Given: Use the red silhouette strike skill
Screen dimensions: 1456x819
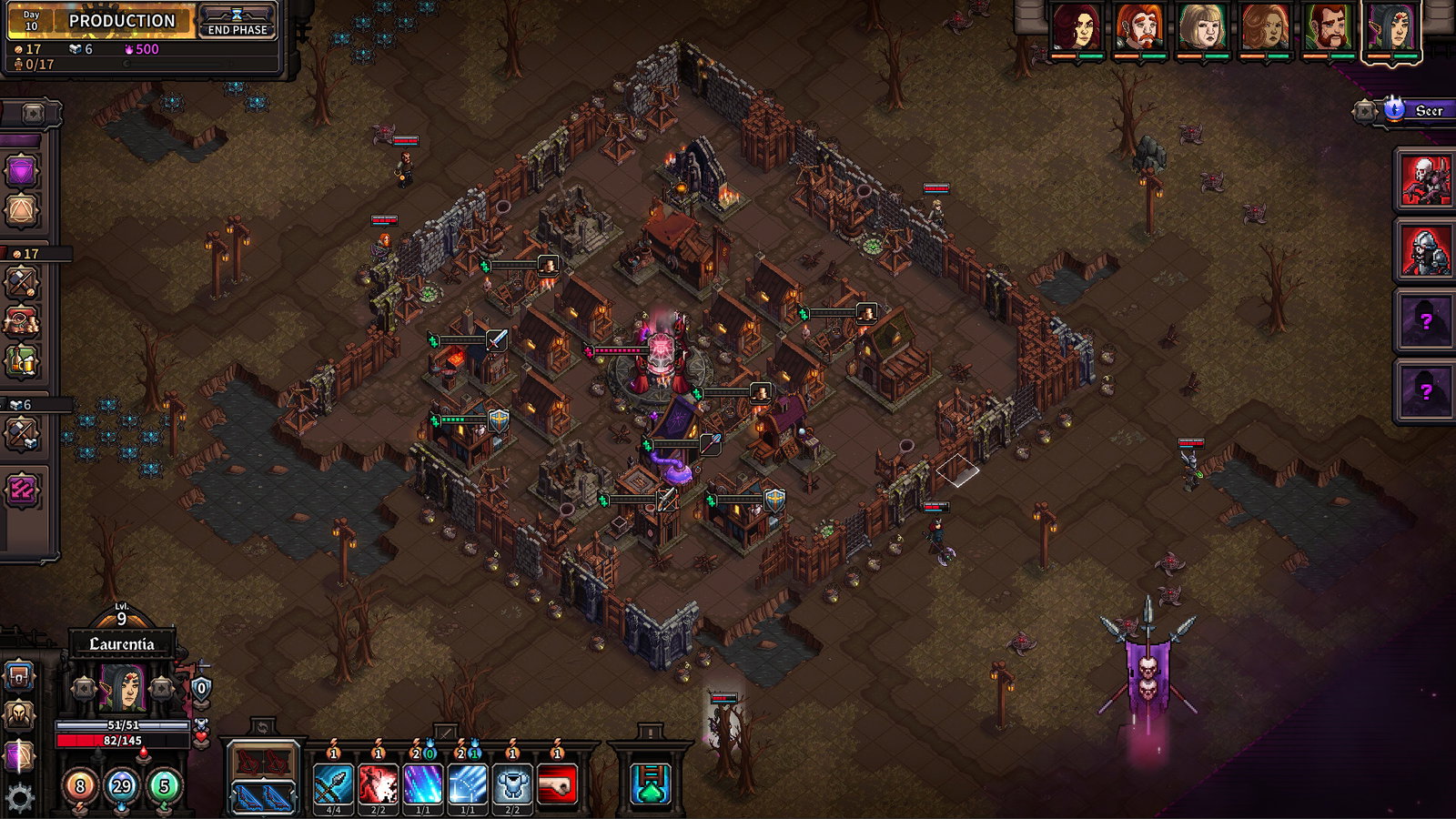Looking at the screenshot, I should (378, 784).
